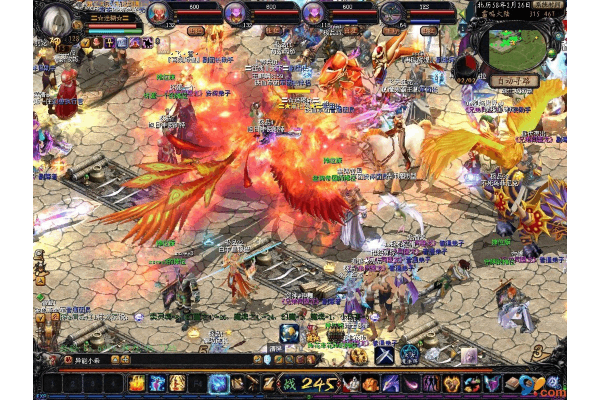Select the purple-hat party member portrait

(236, 13)
